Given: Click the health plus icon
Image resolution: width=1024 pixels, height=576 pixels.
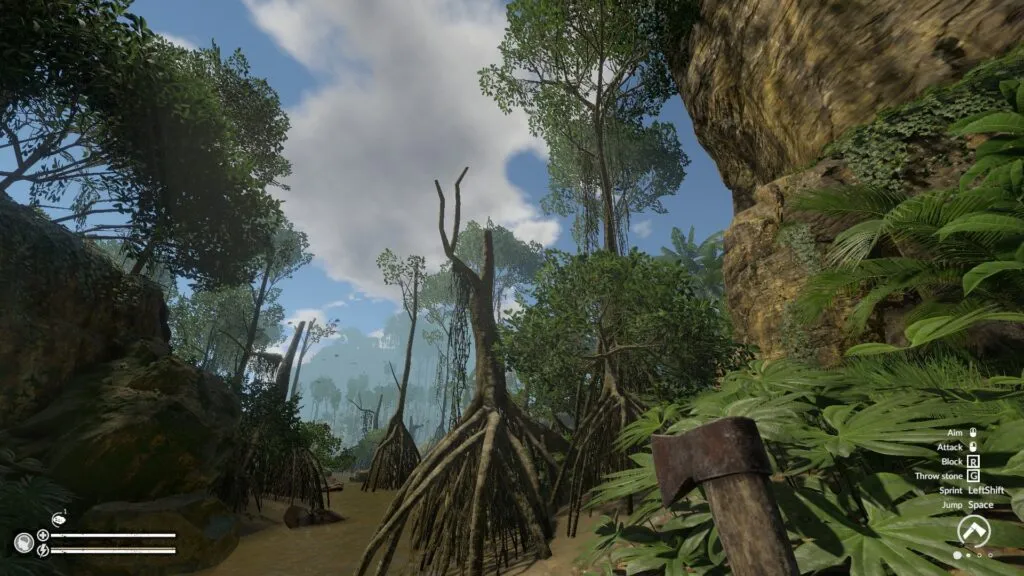Looking at the screenshot, I should click(43, 535).
